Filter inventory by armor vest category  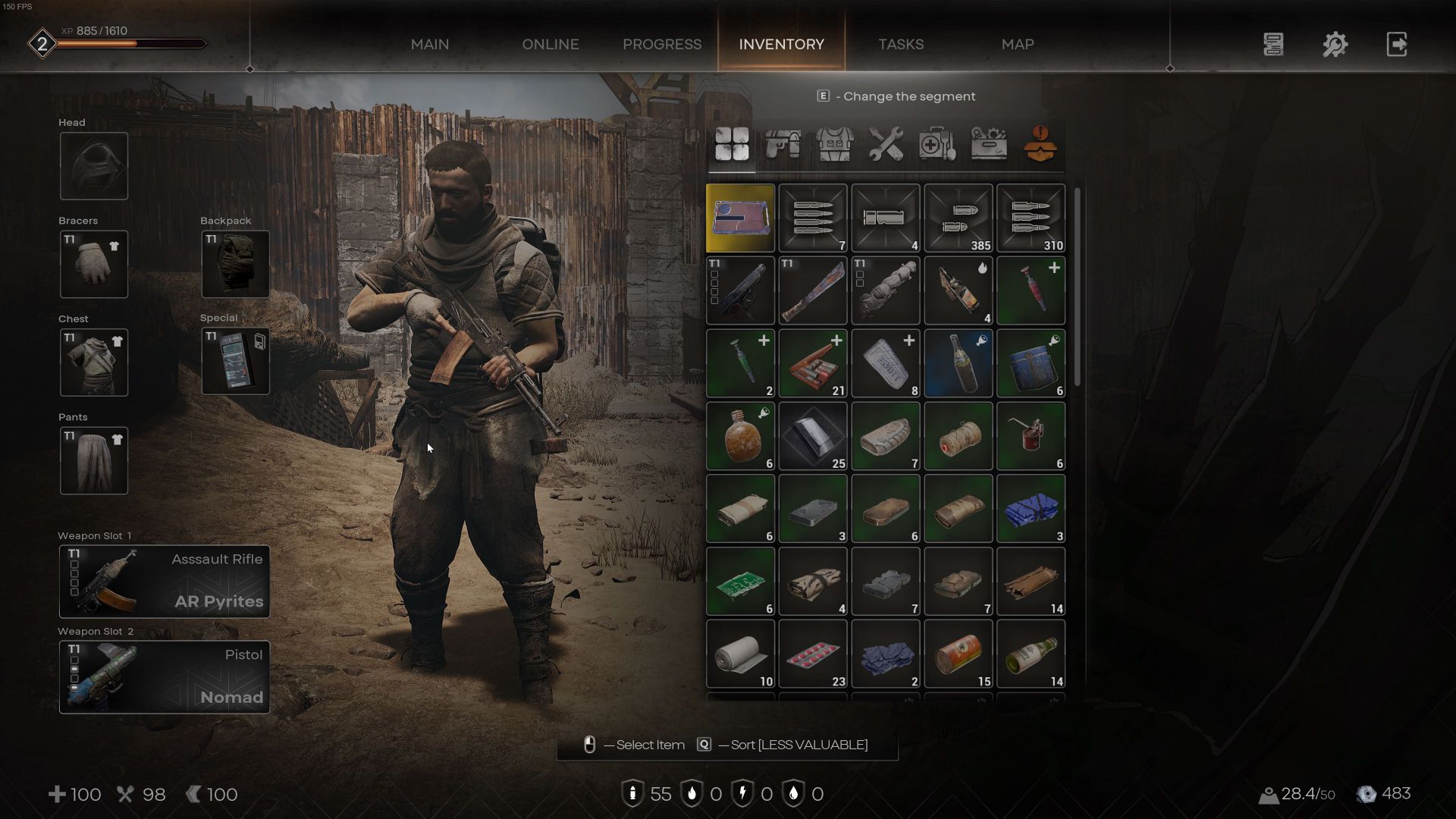coord(834,143)
